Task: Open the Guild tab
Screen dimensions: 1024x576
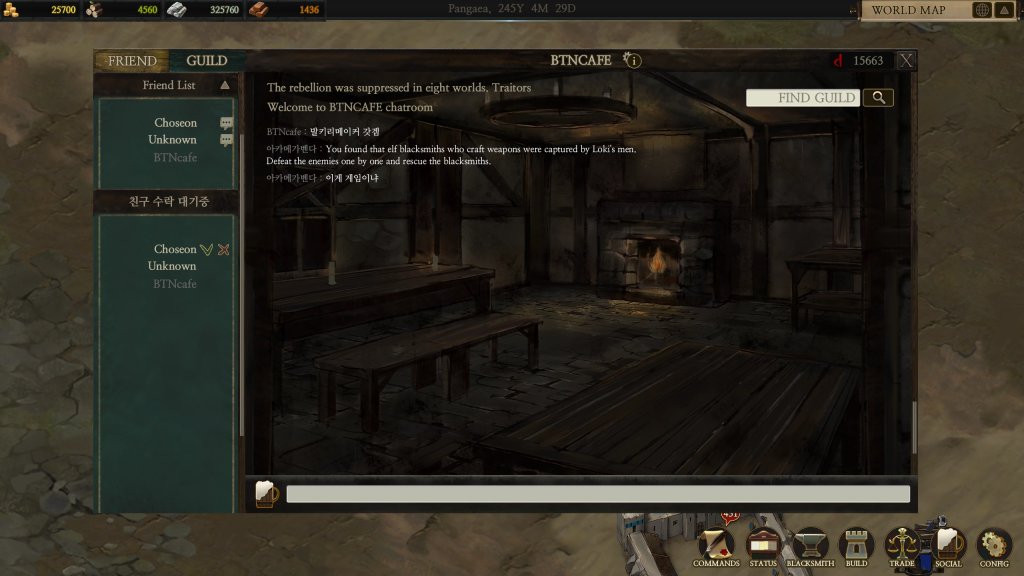Action: click(207, 61)
